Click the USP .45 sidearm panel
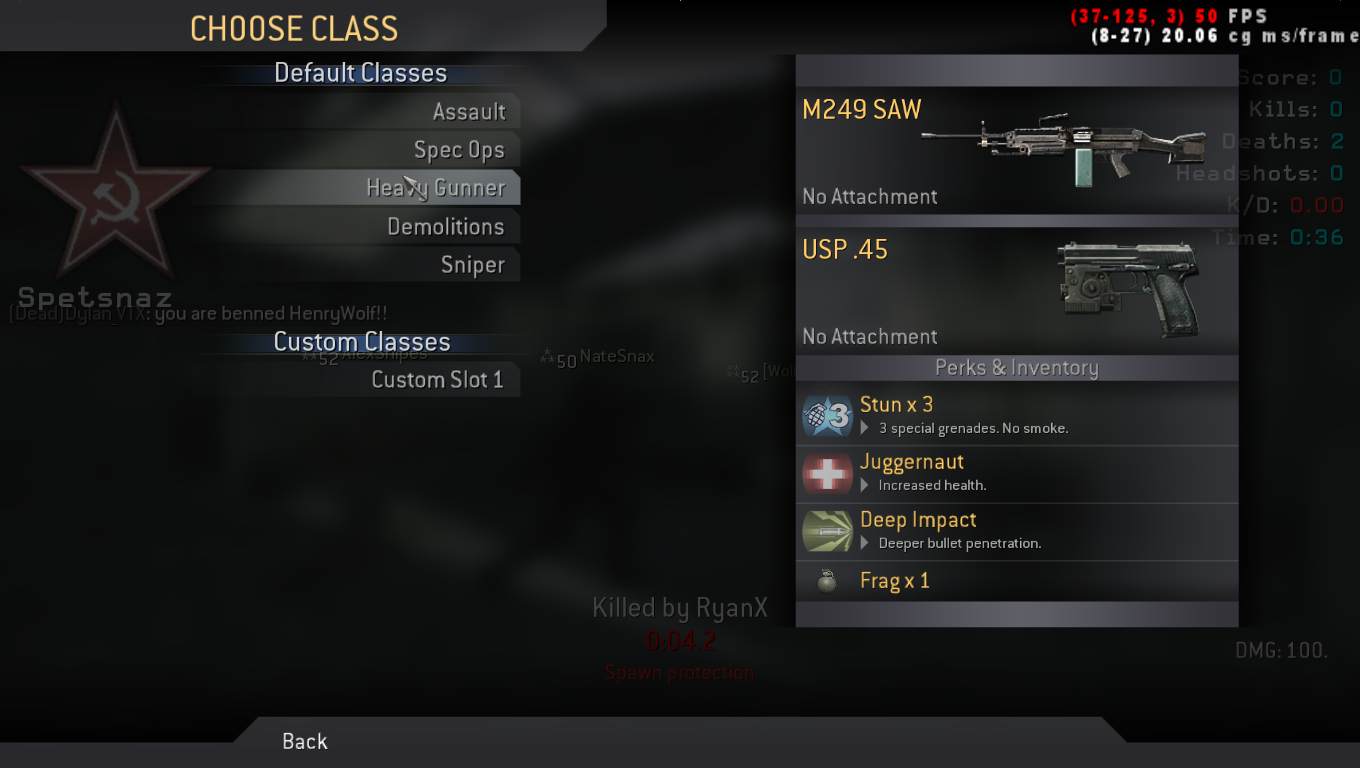Viewport: 1360px width, 768px height. coord(1016,291)
